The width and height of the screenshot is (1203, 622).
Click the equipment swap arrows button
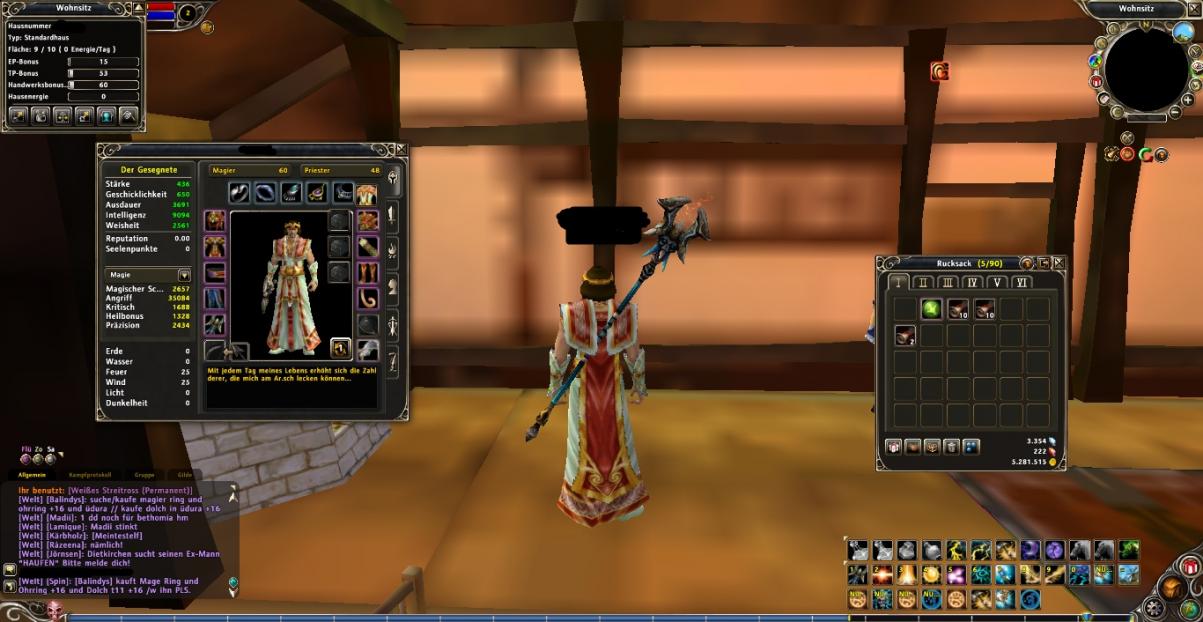click(x=340, y=348)
